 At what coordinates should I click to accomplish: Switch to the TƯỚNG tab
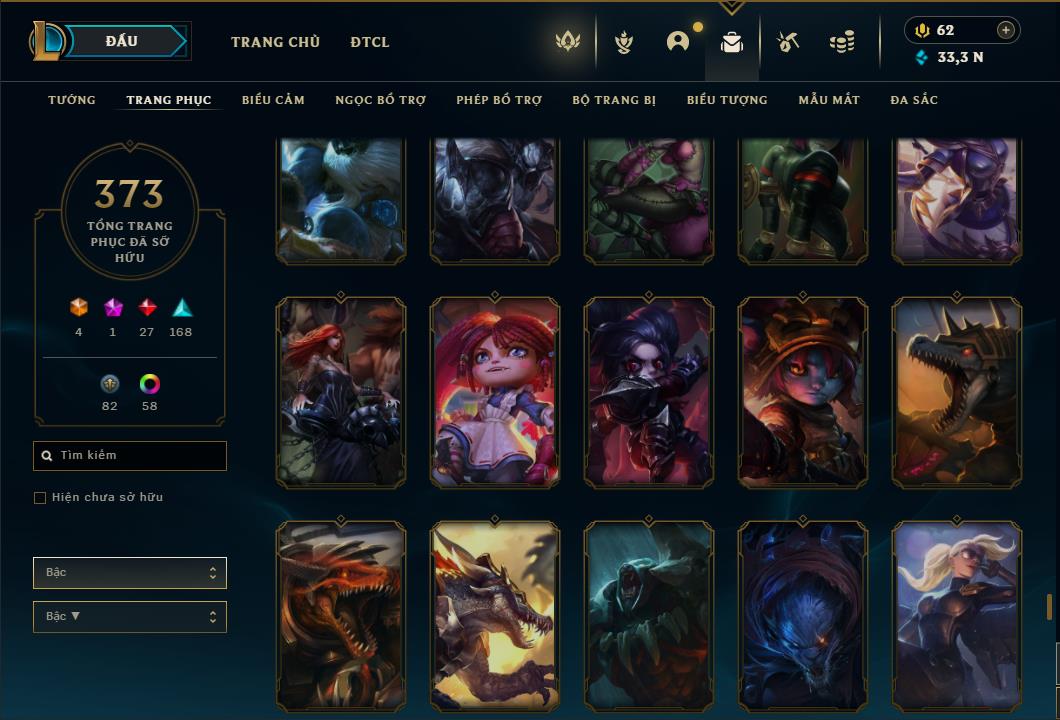[x=72, y=100]
